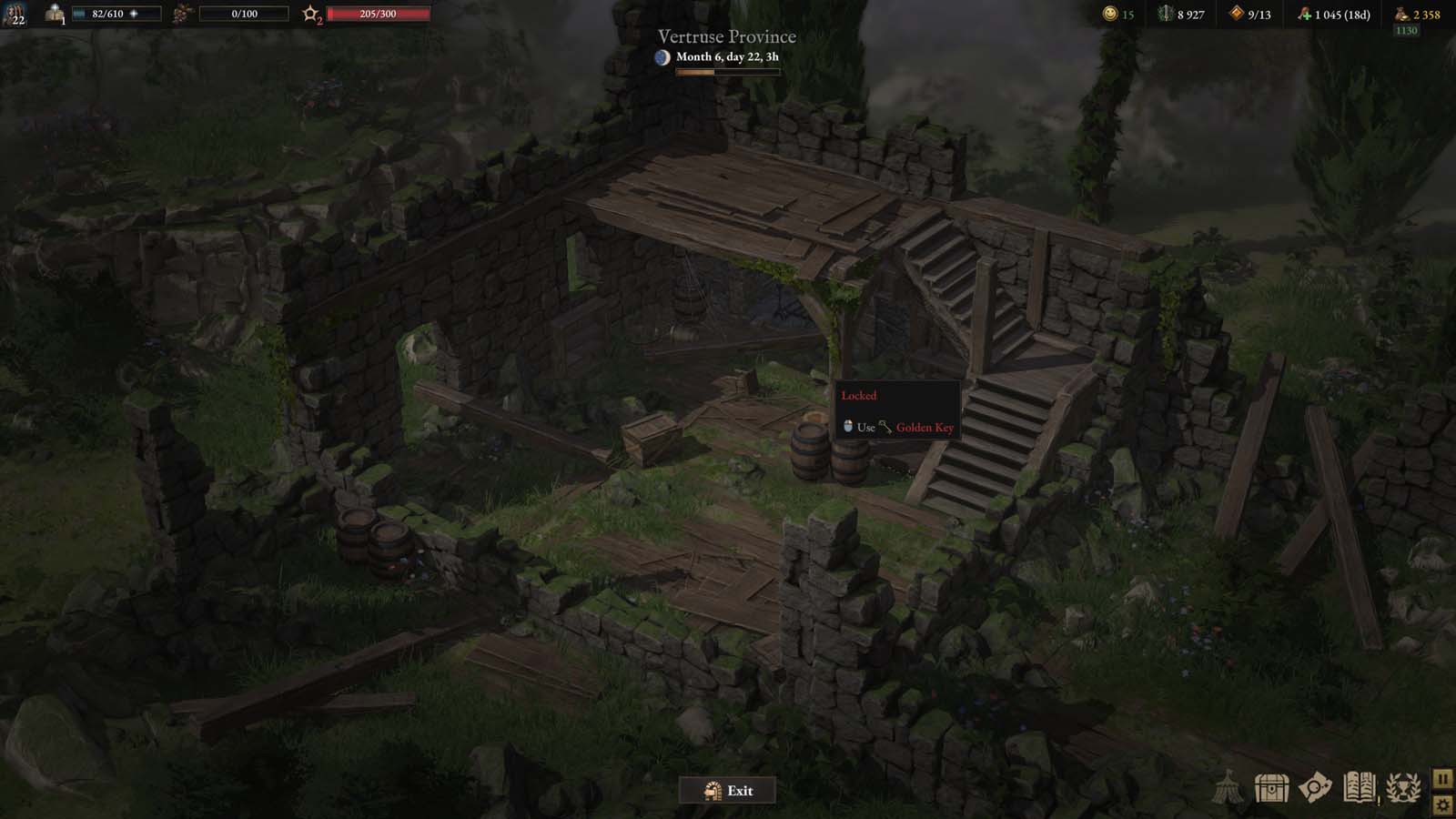Click the gold pouch showing 2 358
Screen dimensions: 1456x819
(x=1406, y=15)
